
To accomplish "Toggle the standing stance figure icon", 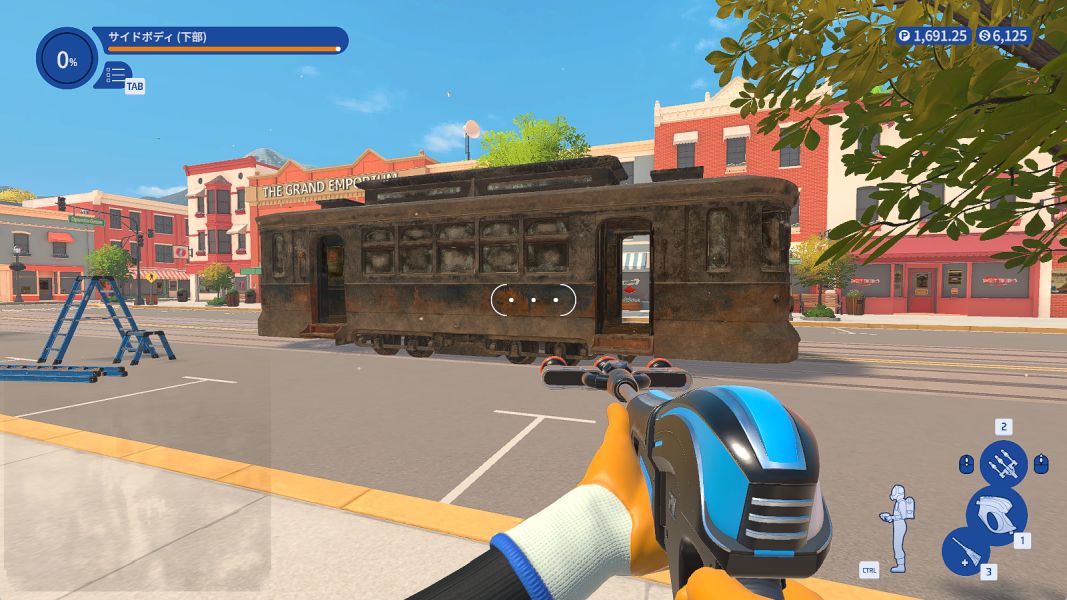I will click(898, 528).
